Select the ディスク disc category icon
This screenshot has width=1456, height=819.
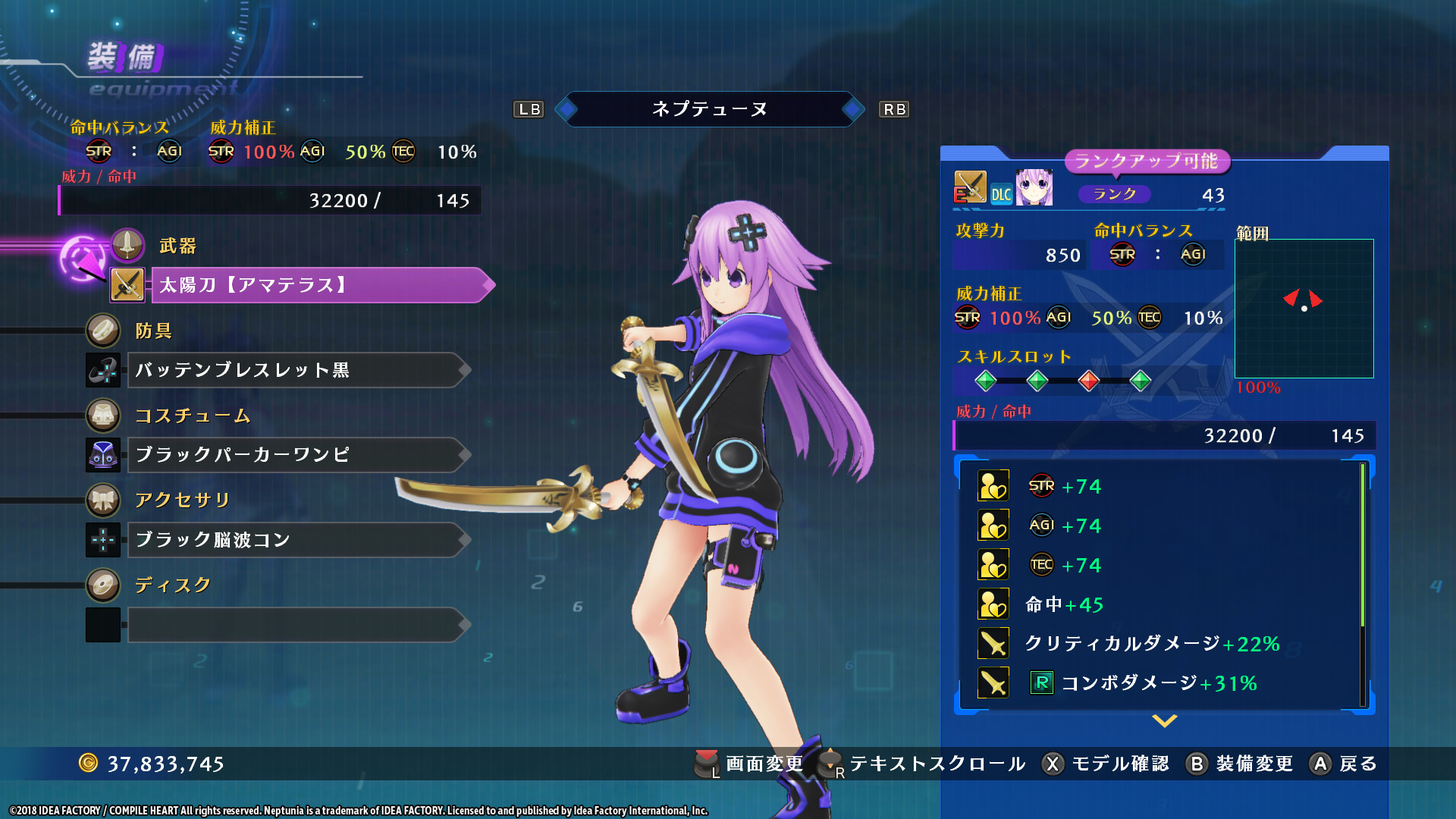pyautogui.click(x=103, y=585)
